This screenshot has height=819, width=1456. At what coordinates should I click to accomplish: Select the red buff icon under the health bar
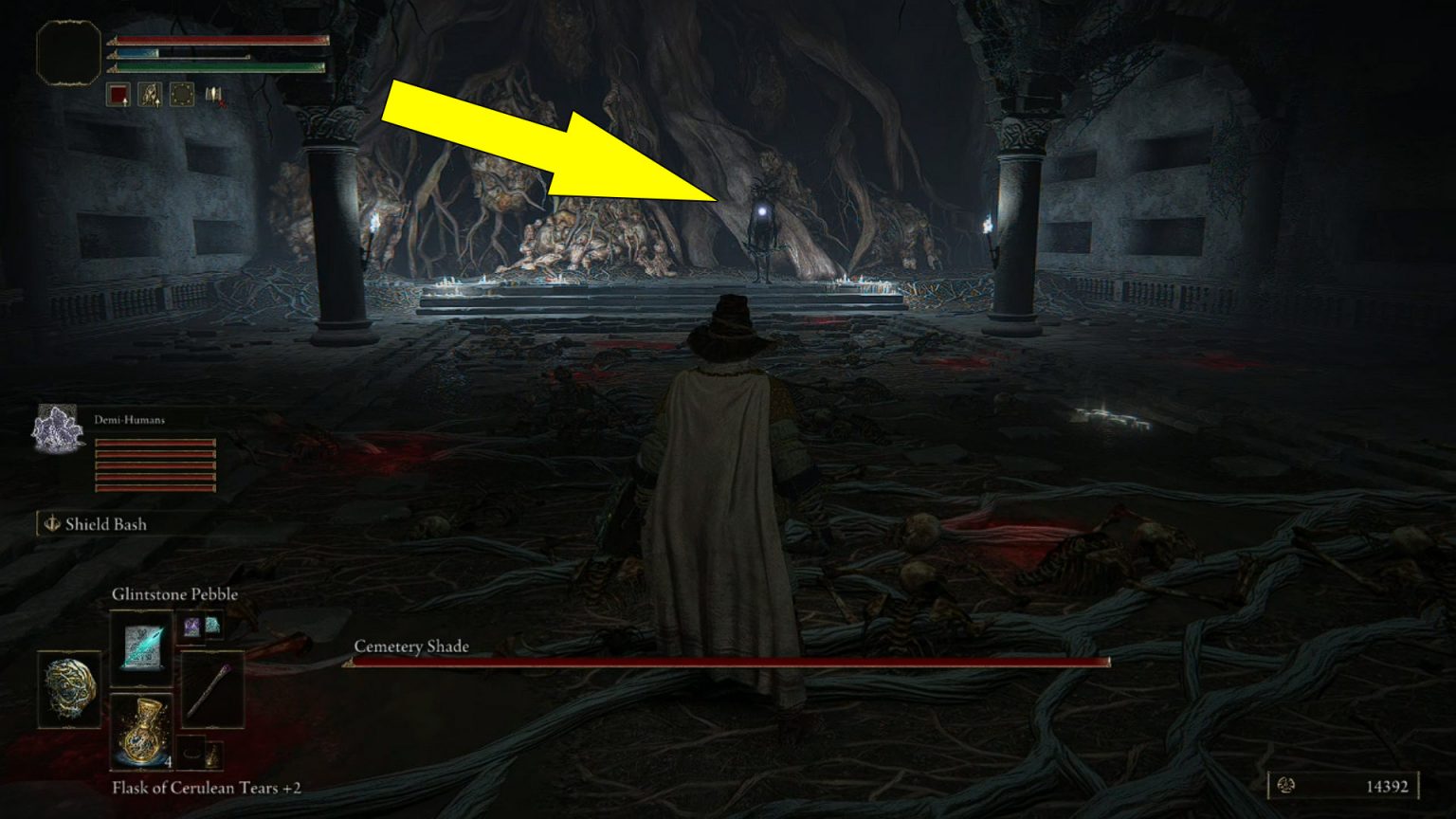pyautogui.click(x=118, y=94)
